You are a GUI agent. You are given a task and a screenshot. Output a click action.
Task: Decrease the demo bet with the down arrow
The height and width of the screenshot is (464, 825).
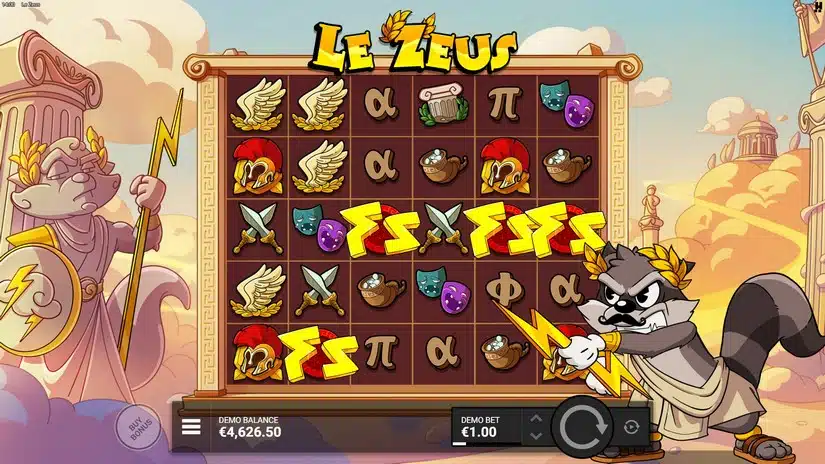pos(535,435)
